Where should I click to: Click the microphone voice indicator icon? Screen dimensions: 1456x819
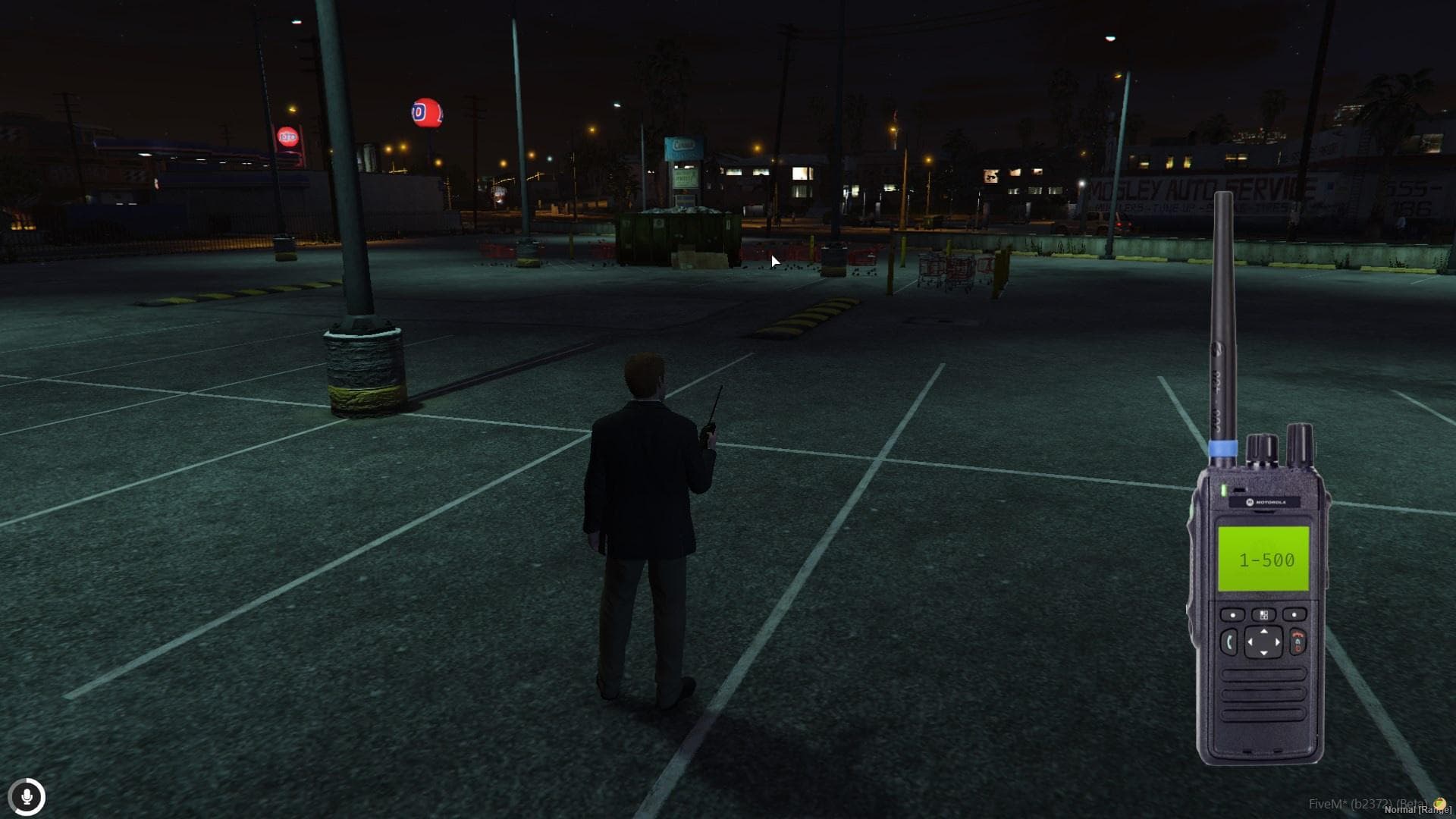(x=27, y=797)
